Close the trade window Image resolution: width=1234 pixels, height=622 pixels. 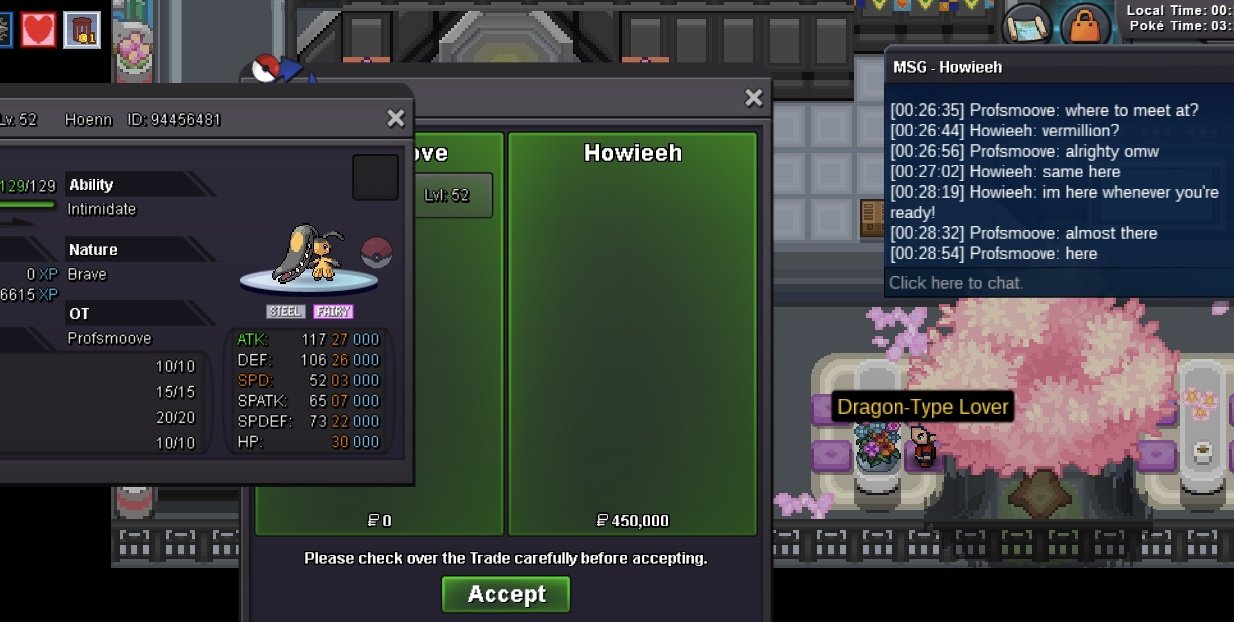tap(754, 98)
